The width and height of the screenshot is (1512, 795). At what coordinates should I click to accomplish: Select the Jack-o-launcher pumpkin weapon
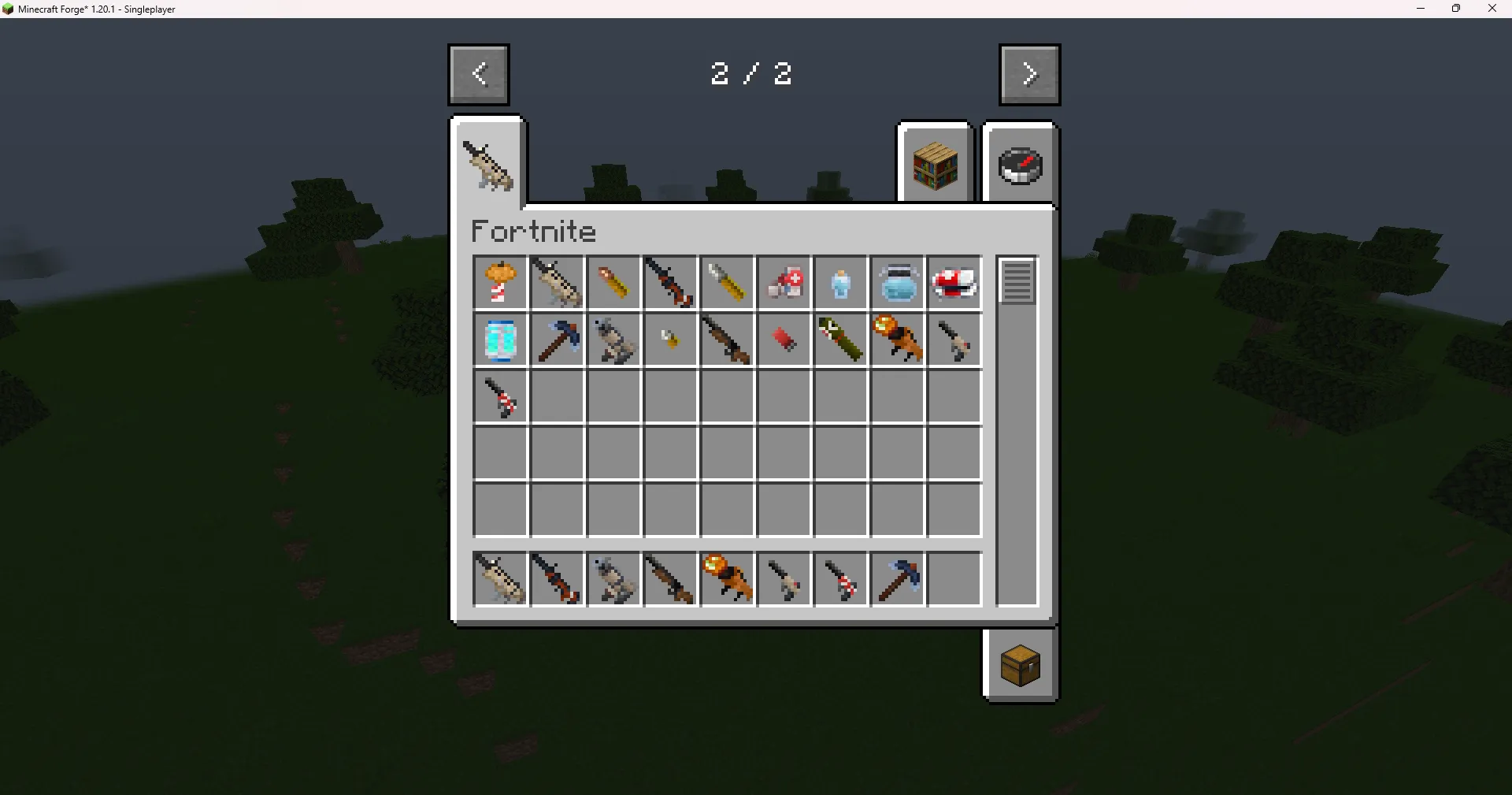point(897,340)
